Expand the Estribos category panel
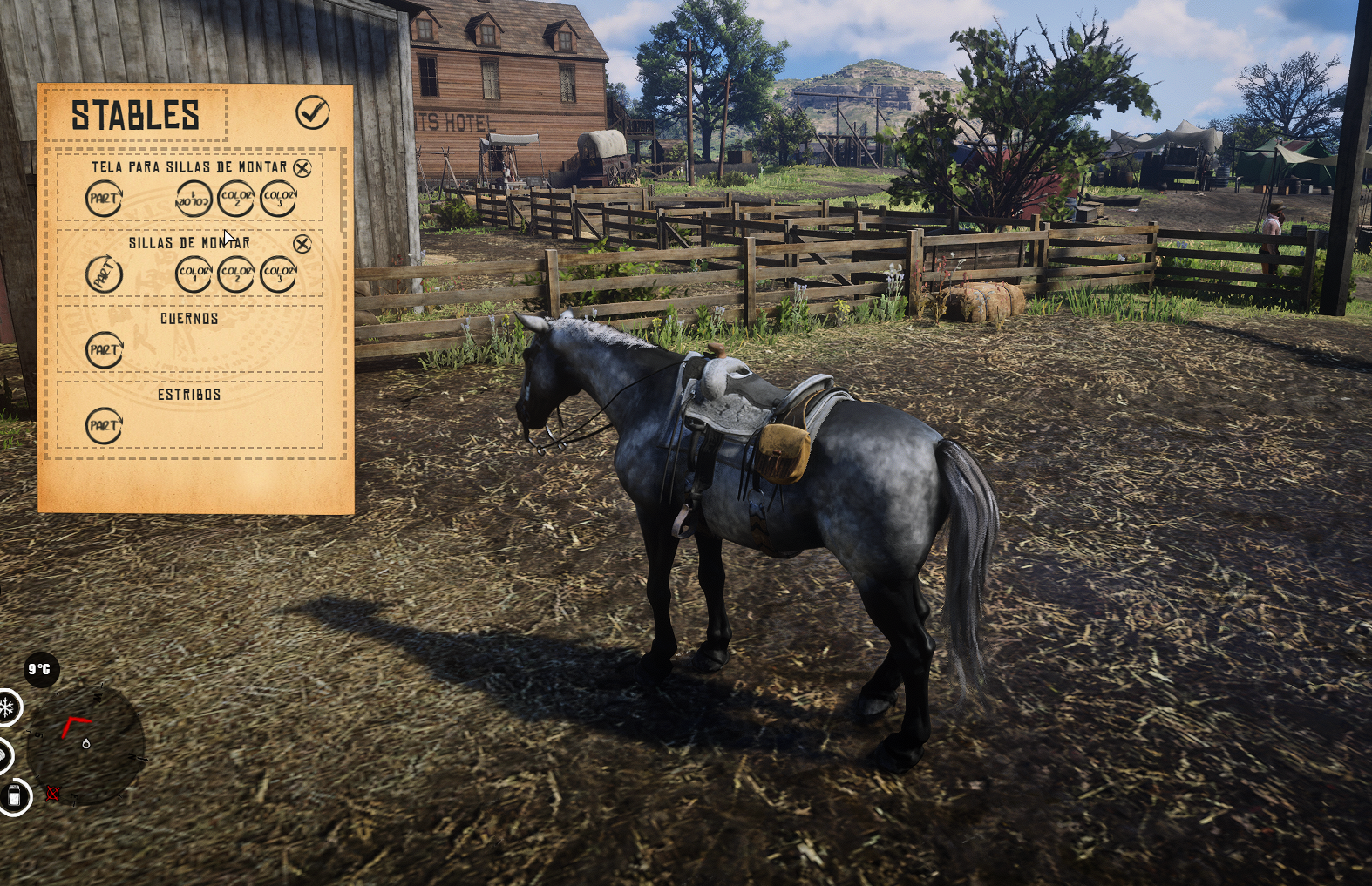The width and height of the screenshot is (1372, 886). point(190,394)
